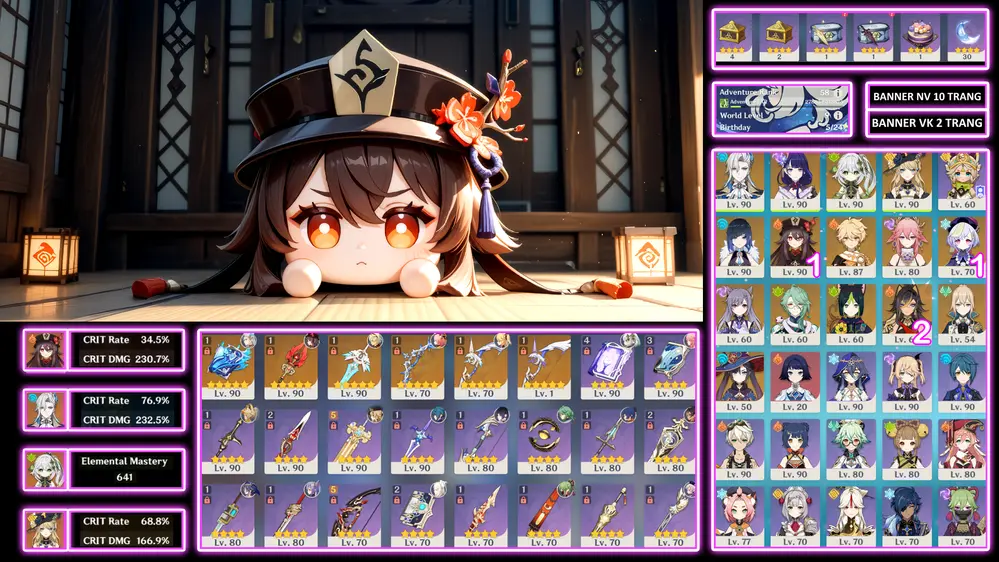999x562 pixels.
Task: Click the BANNER VK 2 TRANG label
Action: tap(927, 123)
